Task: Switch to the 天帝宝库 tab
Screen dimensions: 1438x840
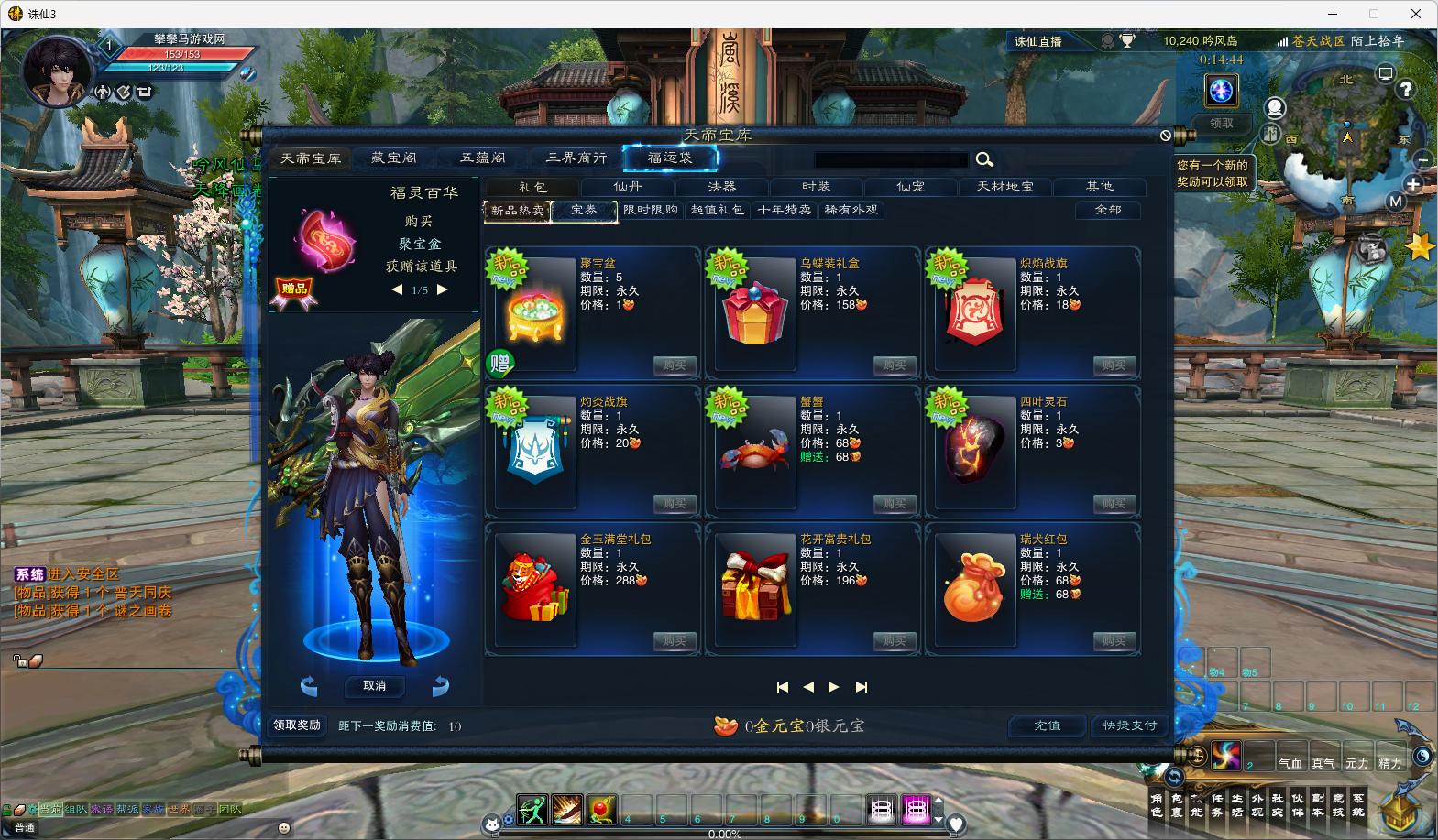Action: pyautogui.click(x=311, y=158)
